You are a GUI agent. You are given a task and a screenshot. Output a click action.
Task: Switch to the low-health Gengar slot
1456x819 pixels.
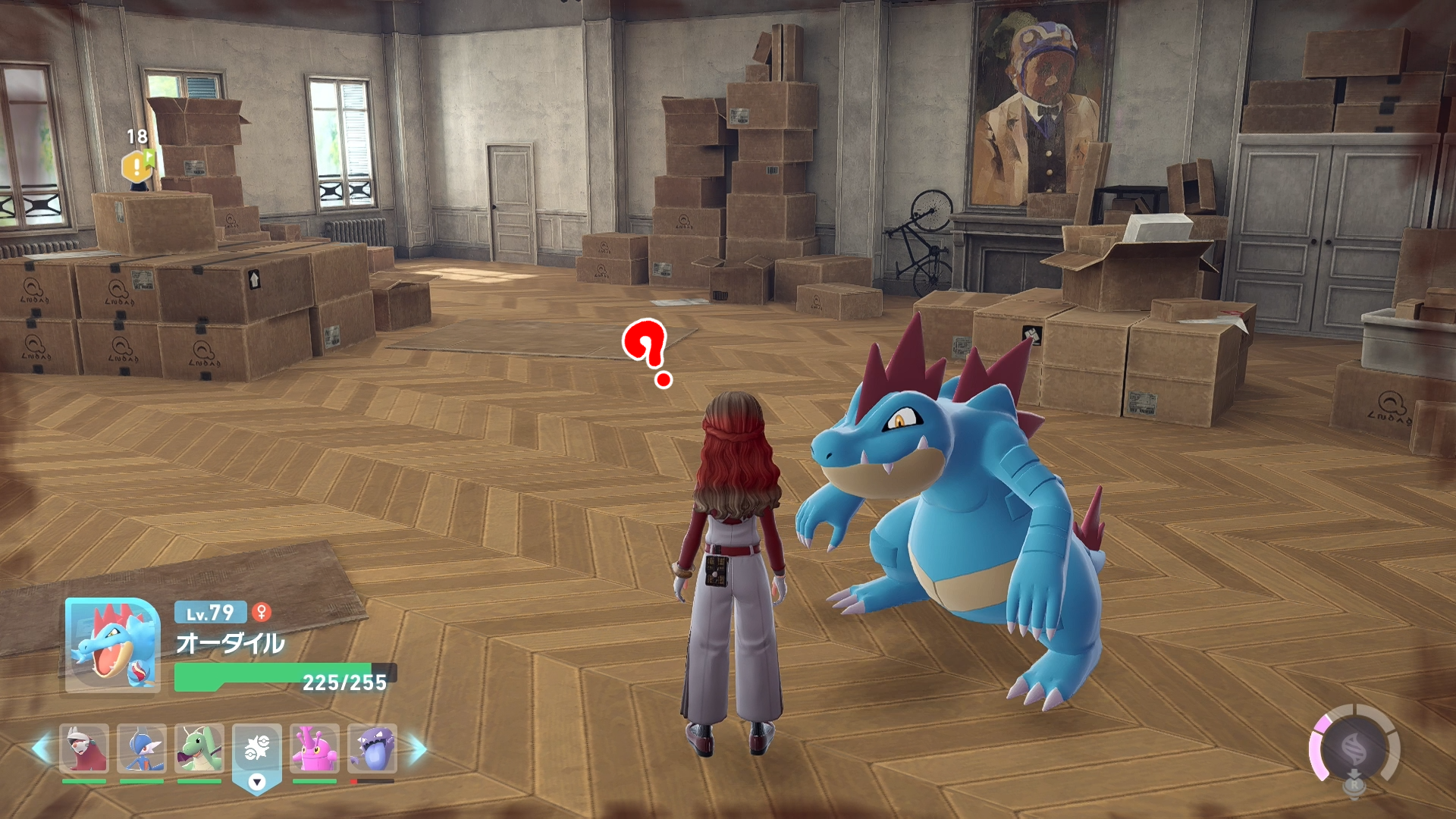(x=372, y=748)
